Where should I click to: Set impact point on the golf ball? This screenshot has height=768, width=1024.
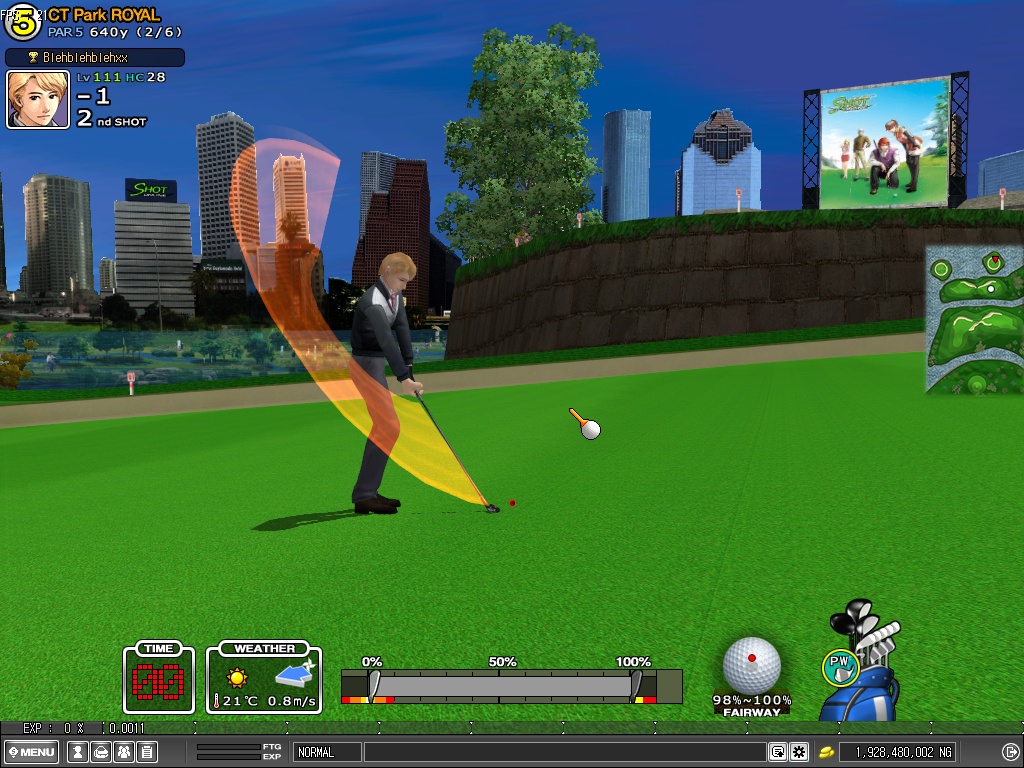click(752, 663)
